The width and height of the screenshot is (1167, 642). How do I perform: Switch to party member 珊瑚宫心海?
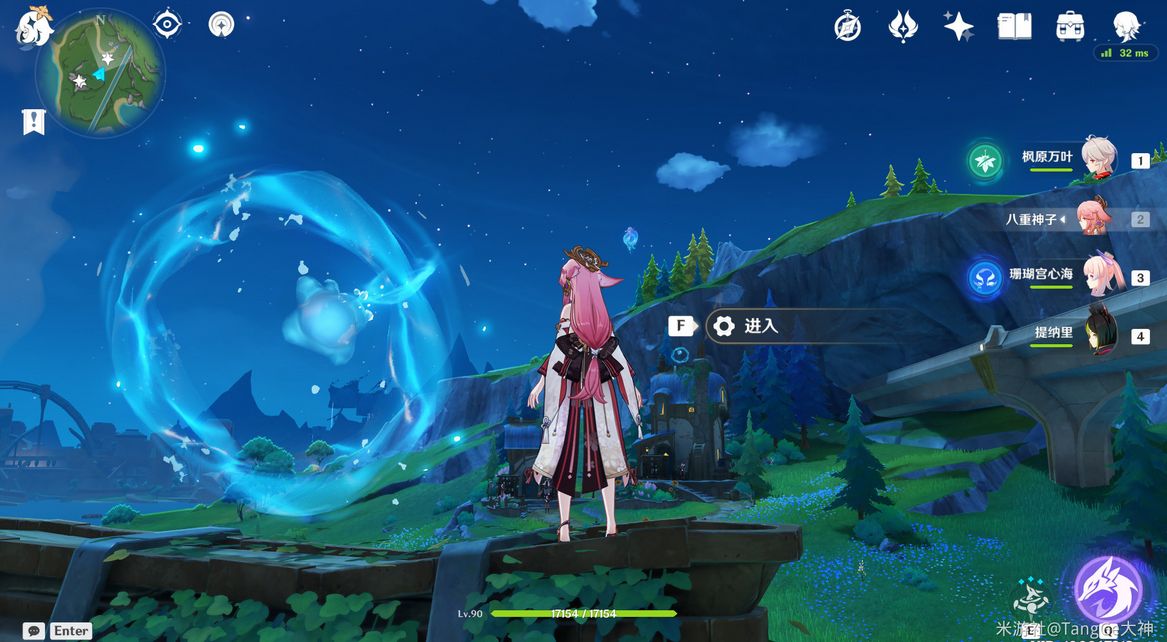click(x=1061, y=277)
